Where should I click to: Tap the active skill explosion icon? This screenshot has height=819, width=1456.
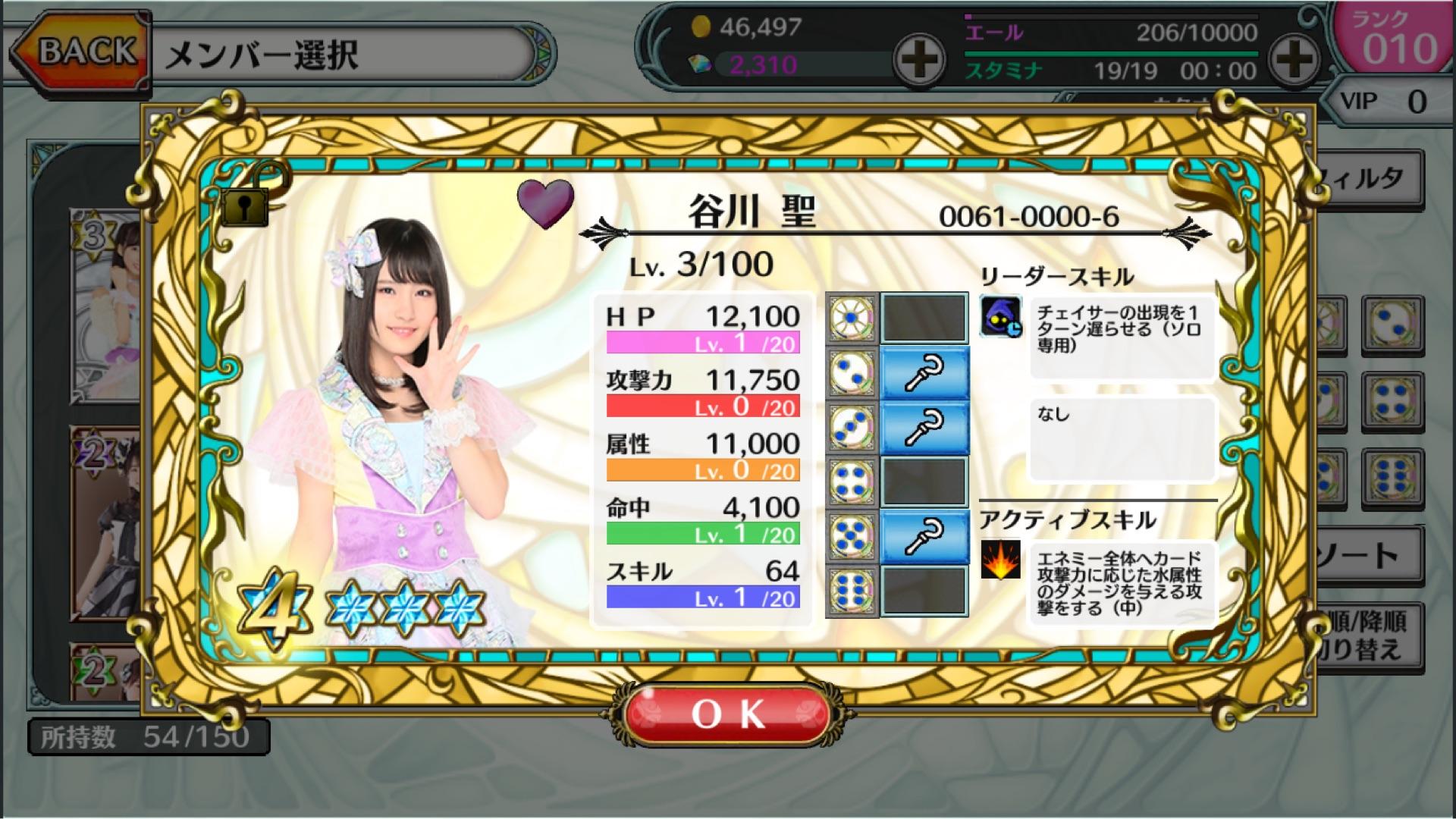[1001, 560]
